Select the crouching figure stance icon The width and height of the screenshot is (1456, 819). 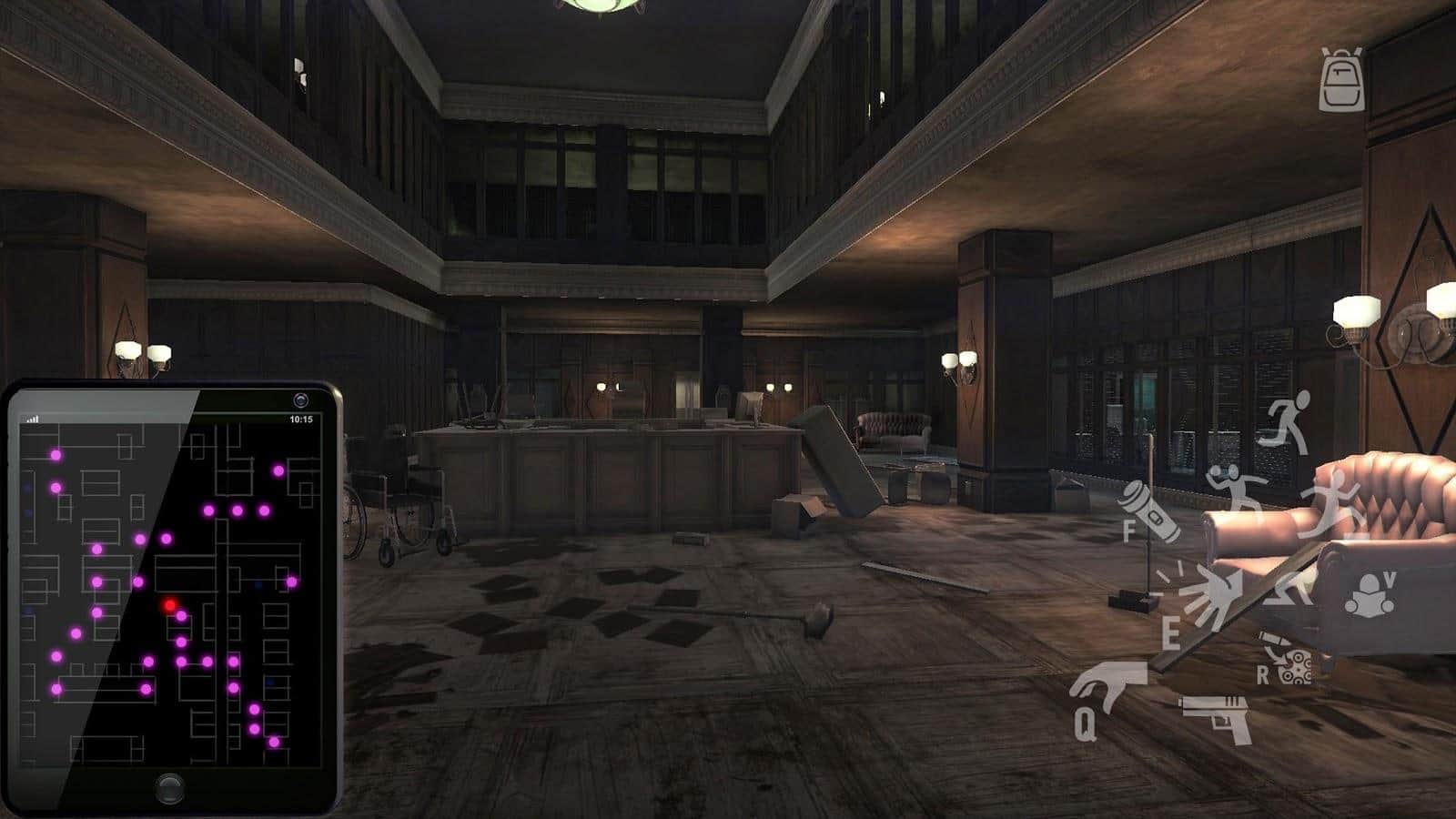1290,588
